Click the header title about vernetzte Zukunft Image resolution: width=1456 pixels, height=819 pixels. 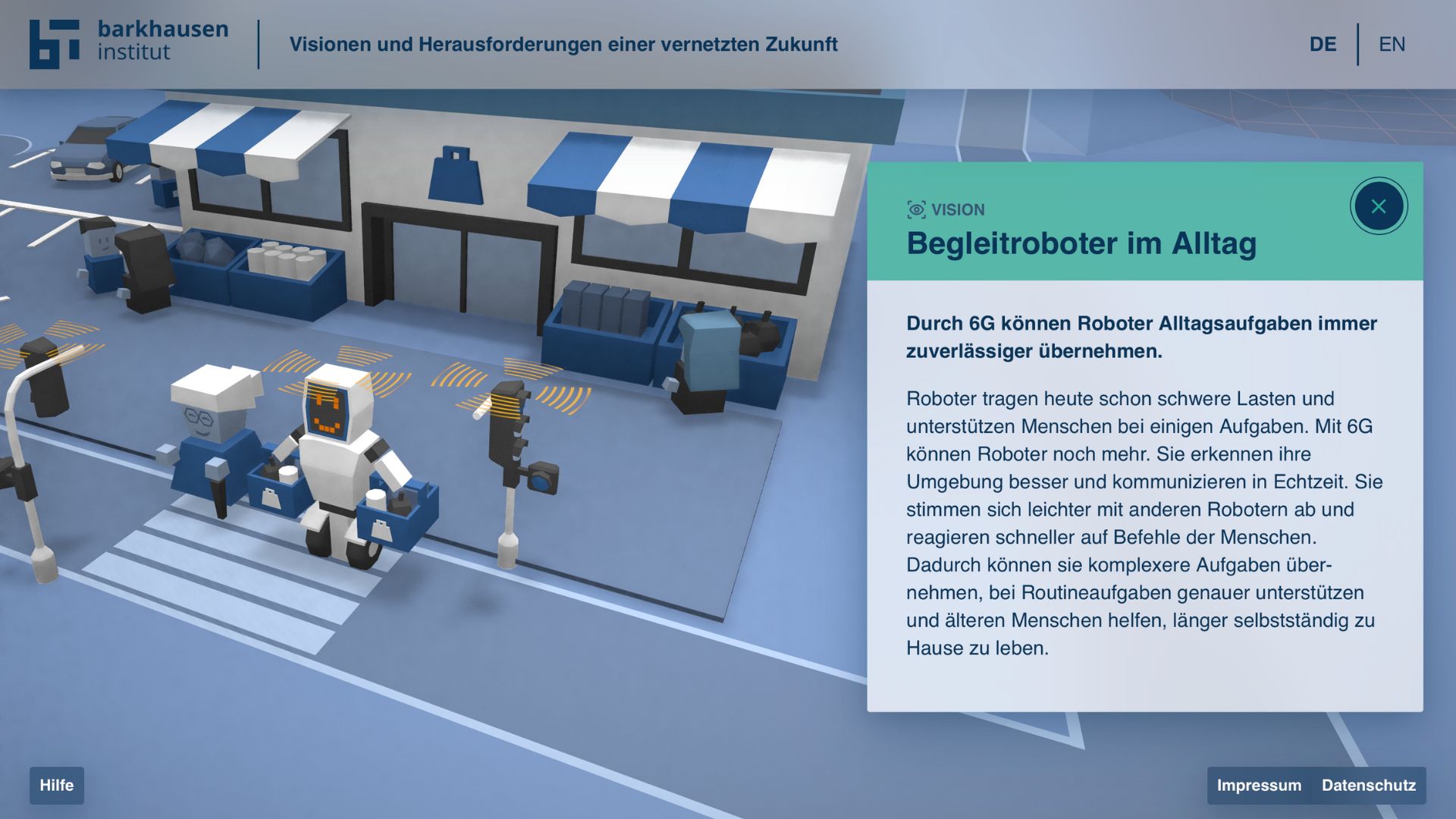tap(564, 44)
